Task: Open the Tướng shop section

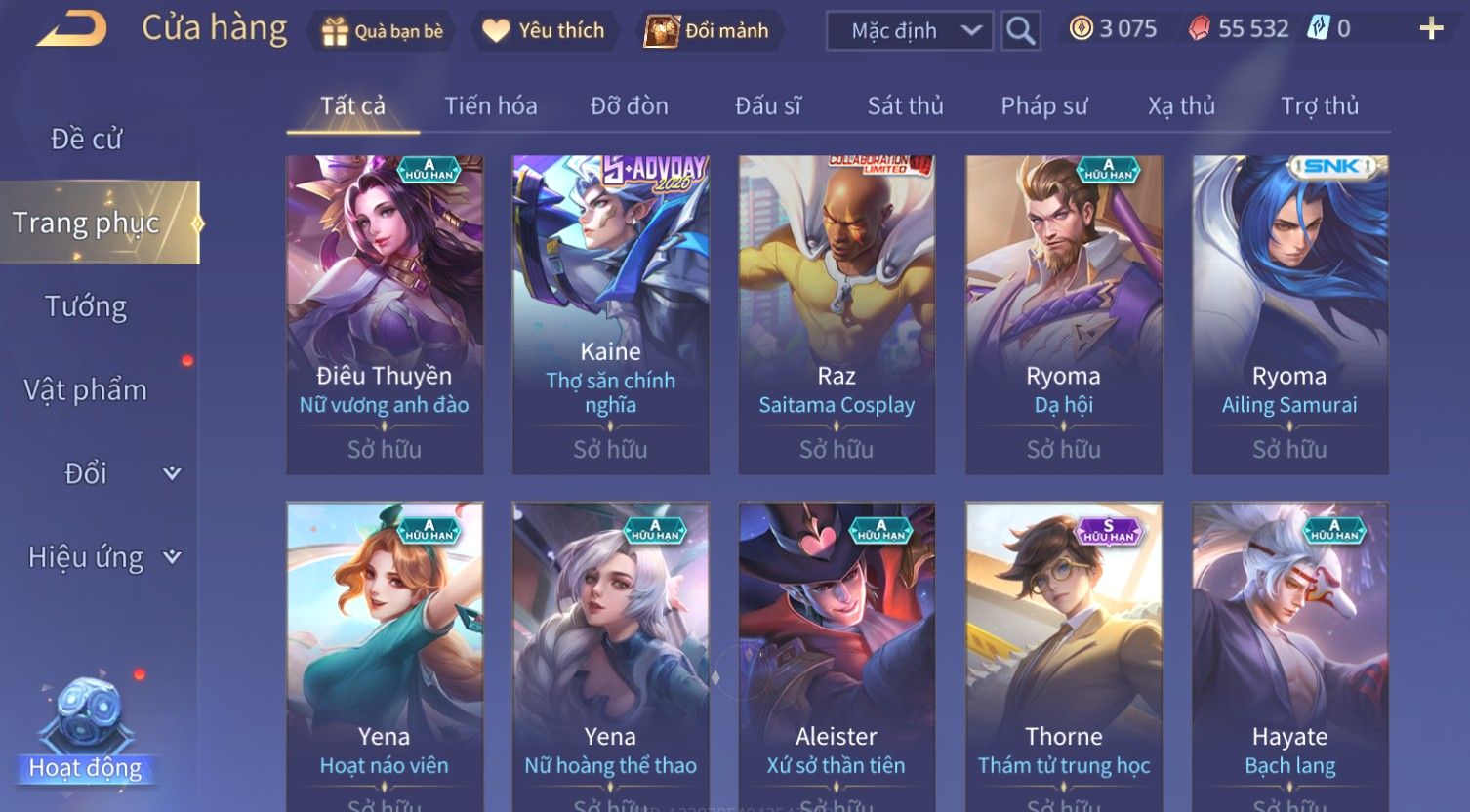Action: click(86, 306)
